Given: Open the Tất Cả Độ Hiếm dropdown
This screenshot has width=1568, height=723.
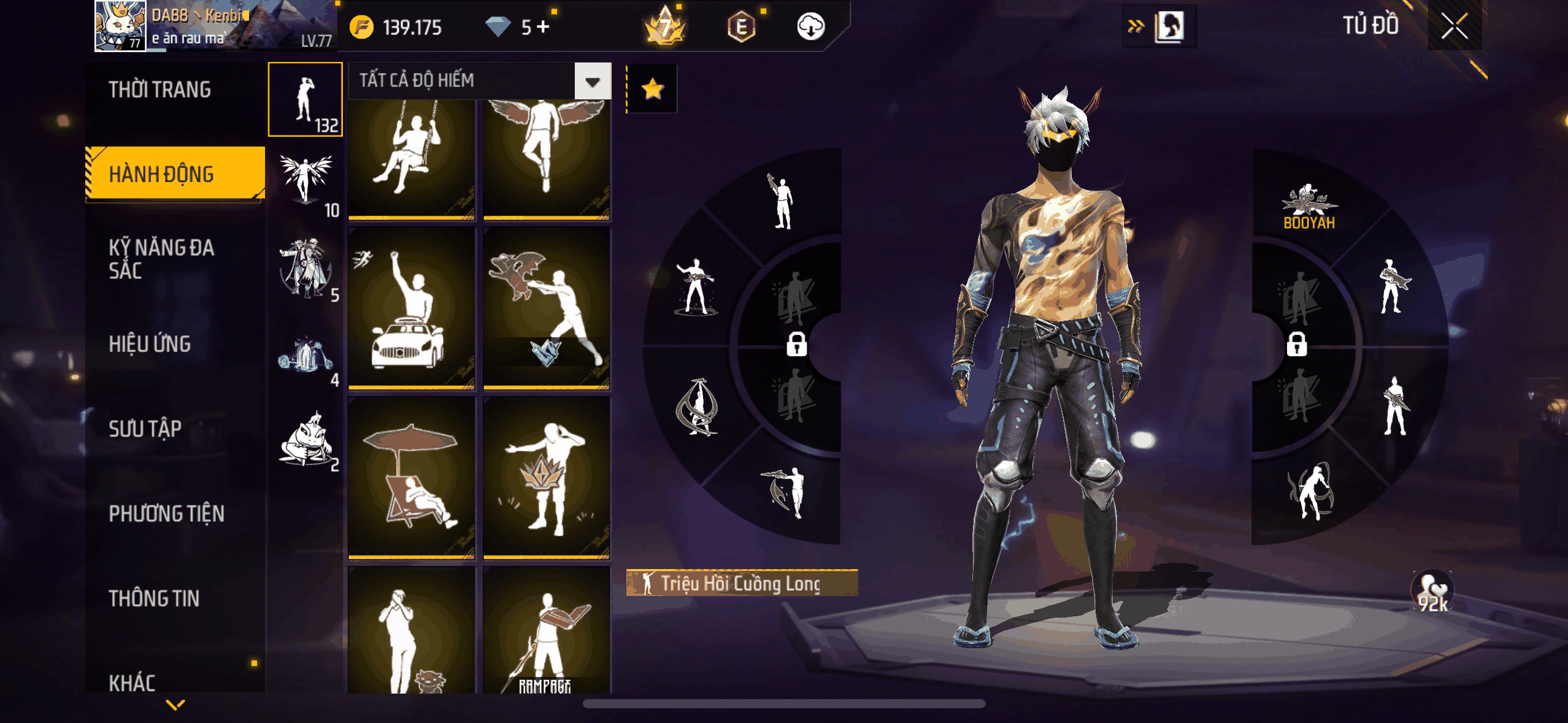Looking at the screenshot, I should (593, 81).
